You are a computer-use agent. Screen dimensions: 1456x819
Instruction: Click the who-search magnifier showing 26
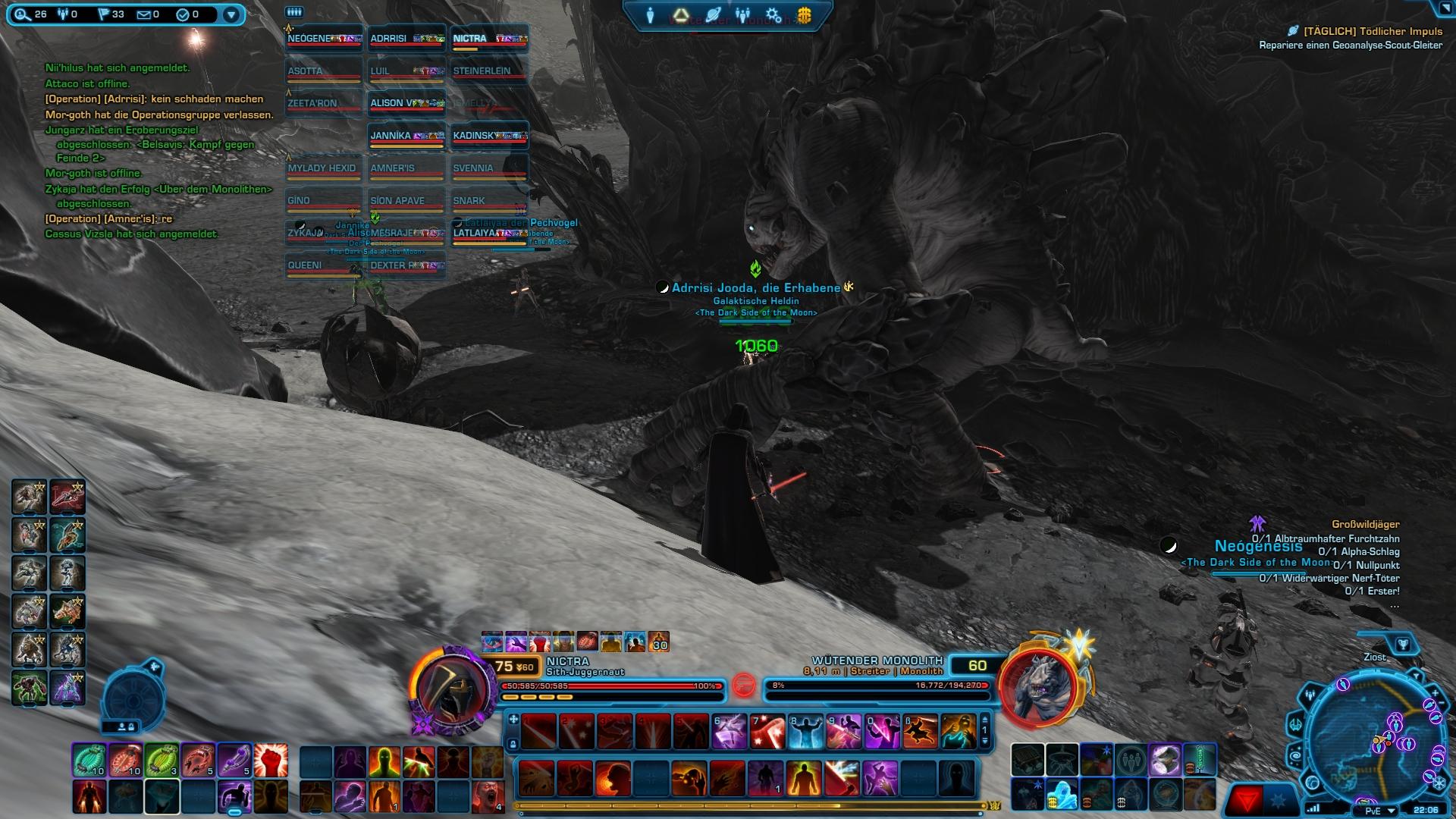[x=20, y=14]
